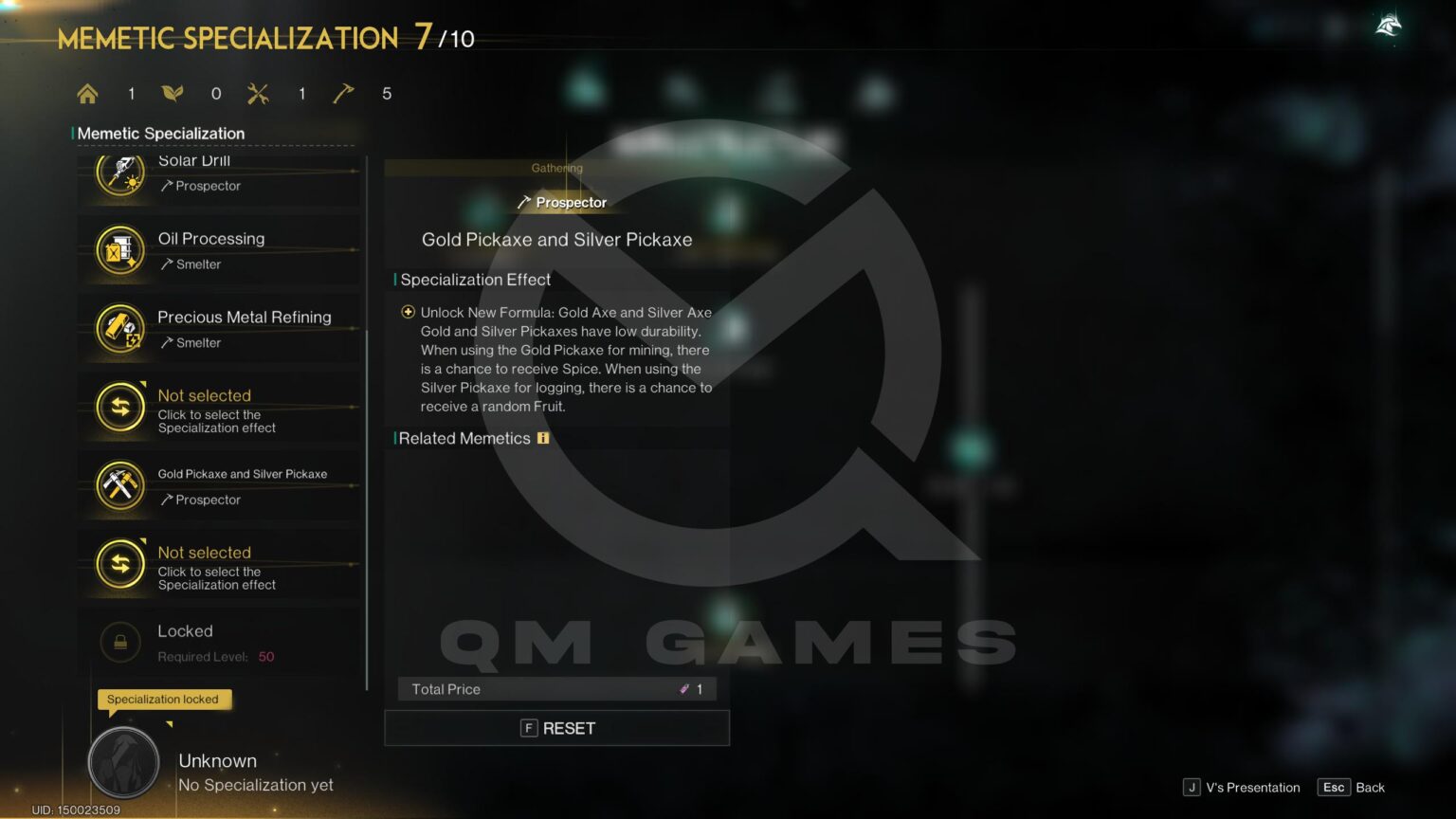The height and width of the screenshot is (819, 1456).
Task: Select the home category icon in the filter bar
Action: (x=87, y=93)
